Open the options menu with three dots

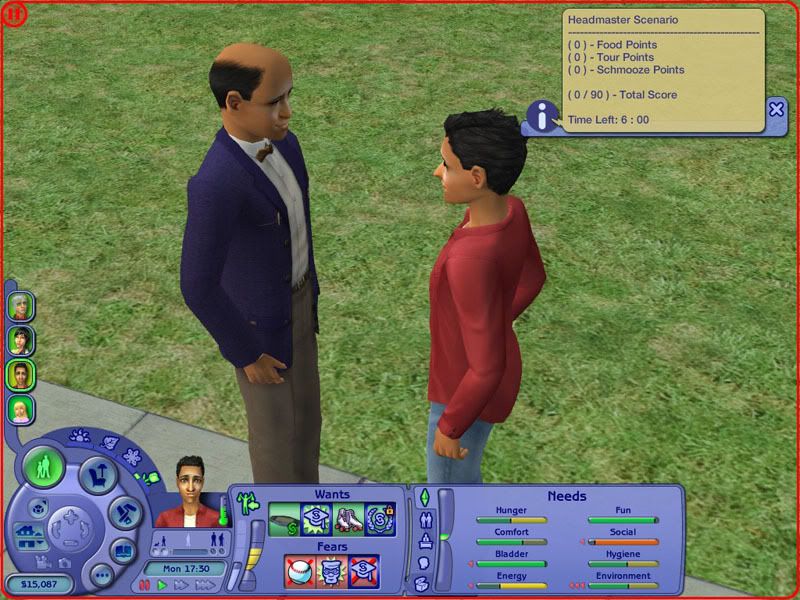[x=101, y=577]
